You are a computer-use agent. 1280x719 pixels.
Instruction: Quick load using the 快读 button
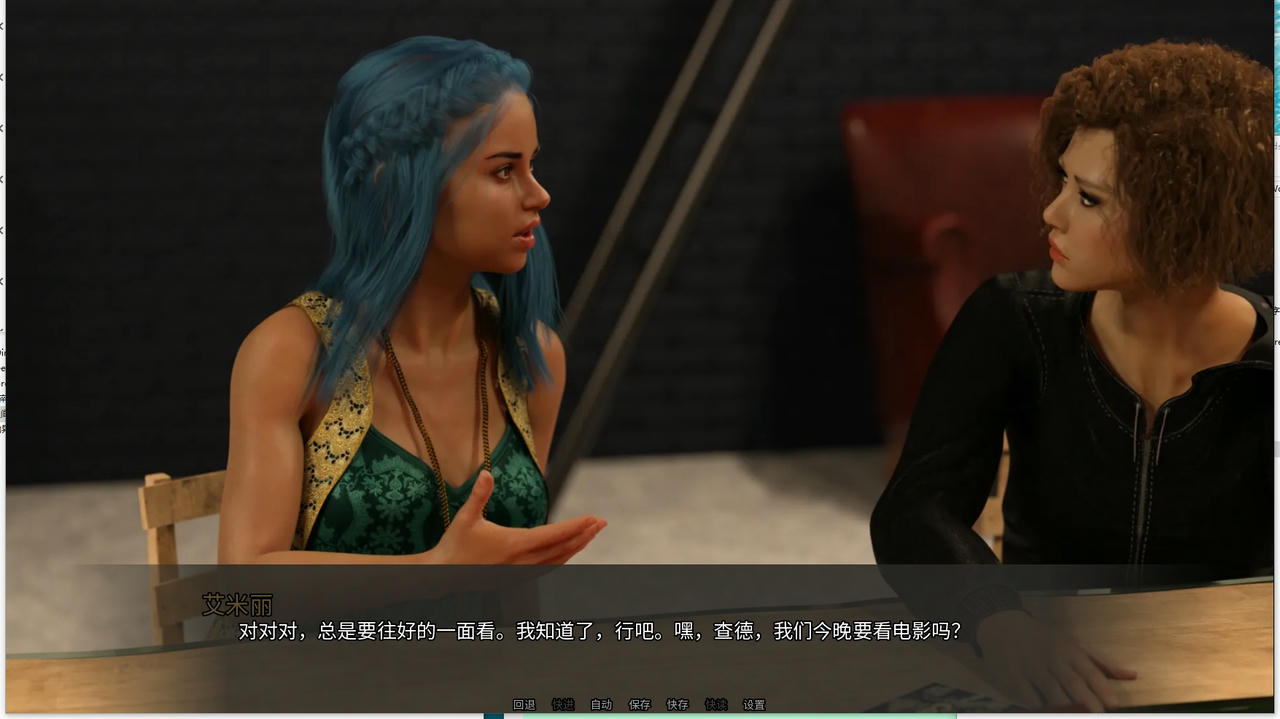pos(716,705)
